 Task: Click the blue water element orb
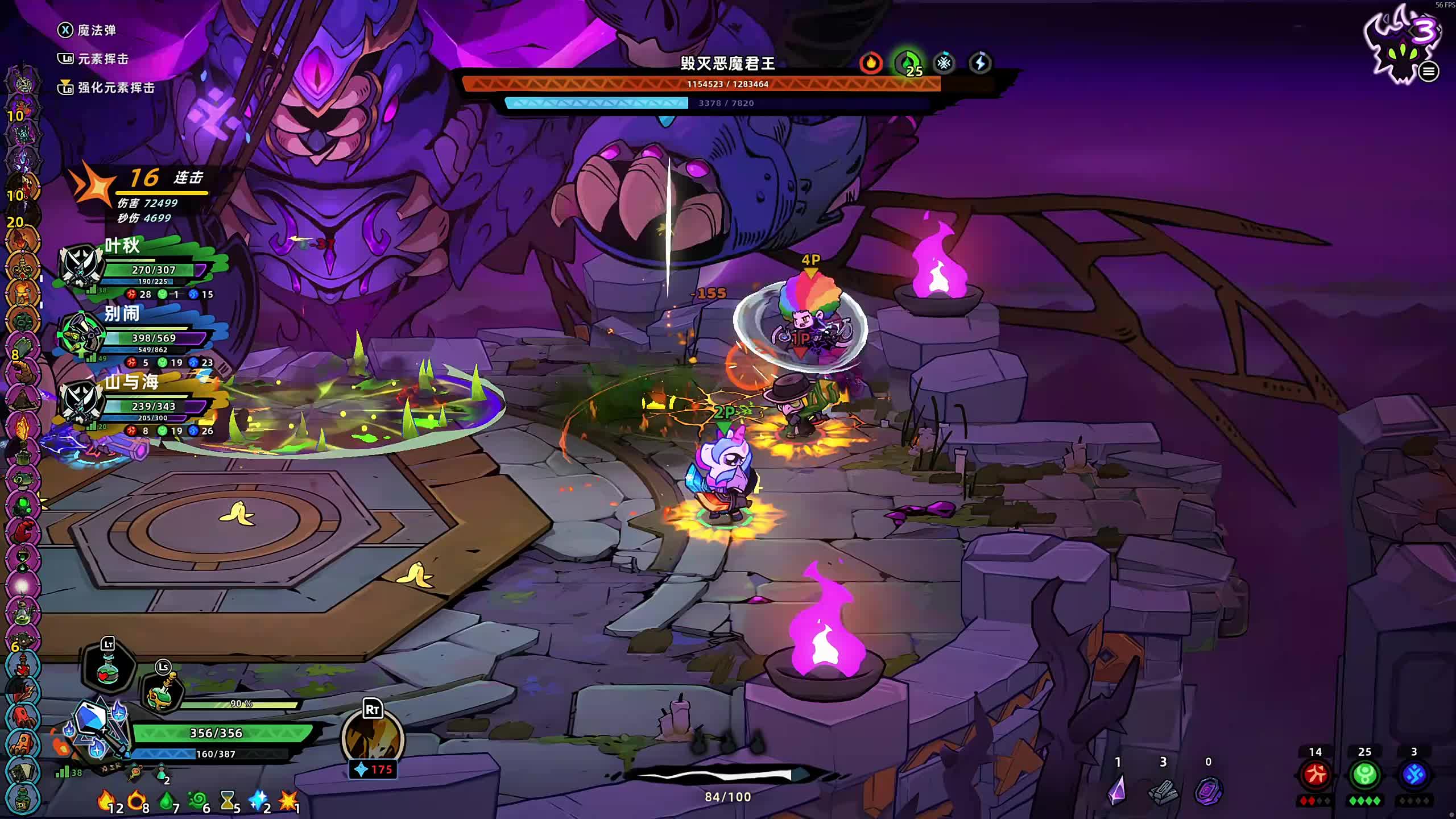tap(1414, 775)
